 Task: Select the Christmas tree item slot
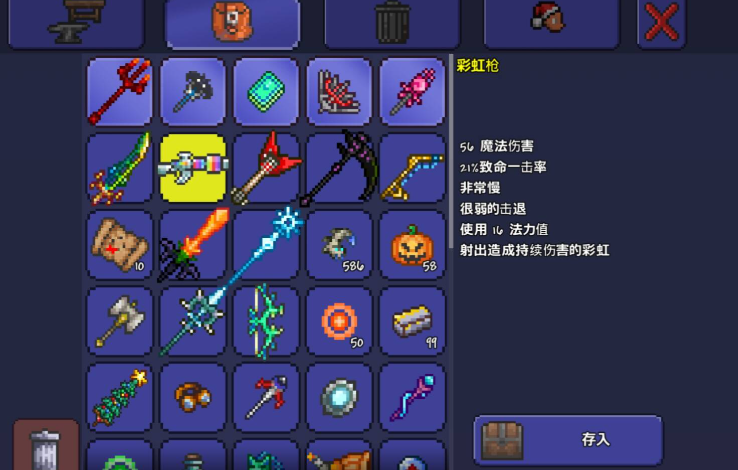120,396
